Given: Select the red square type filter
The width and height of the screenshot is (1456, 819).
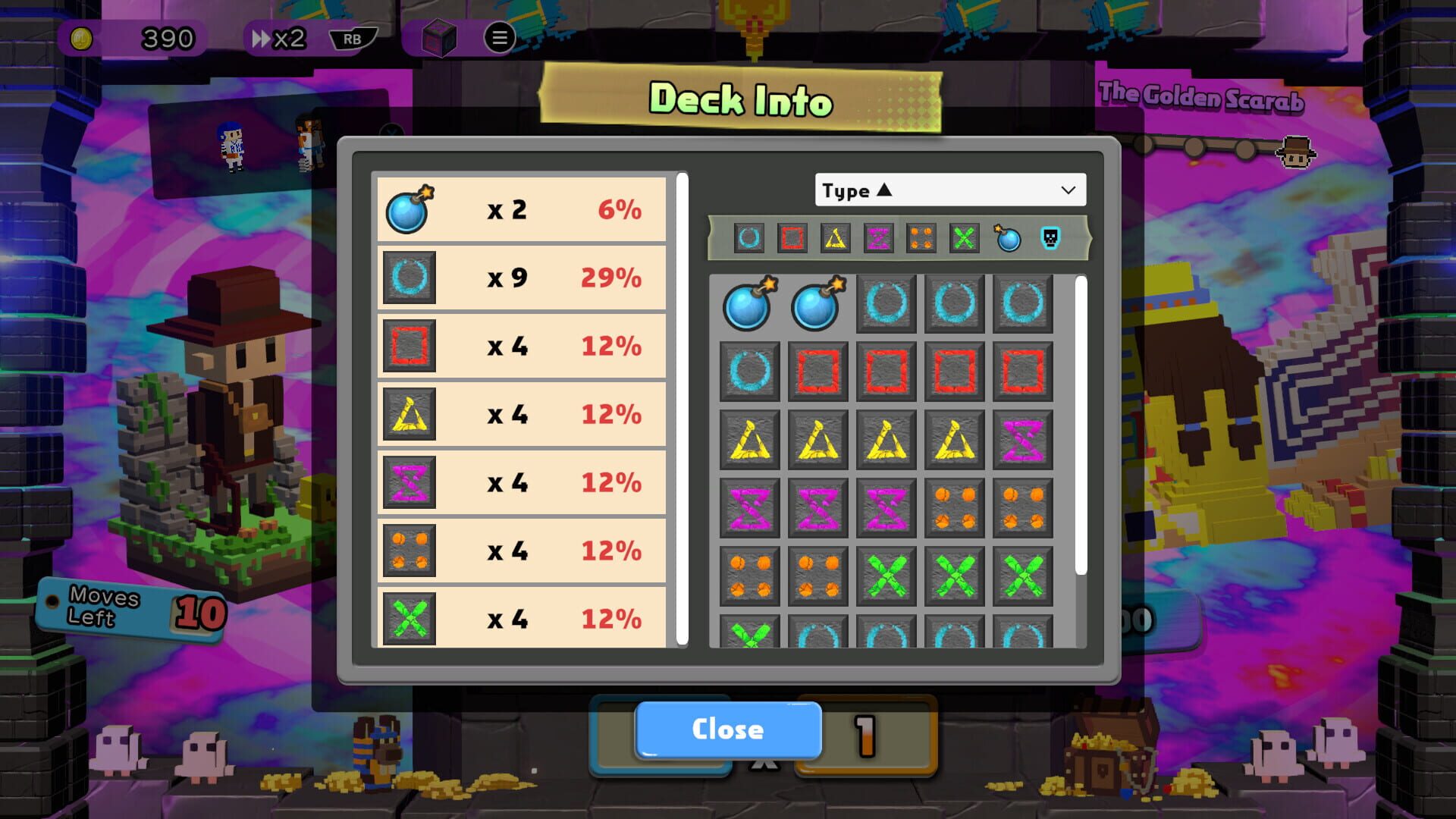Looking at the screenshot, I should 791,239.
